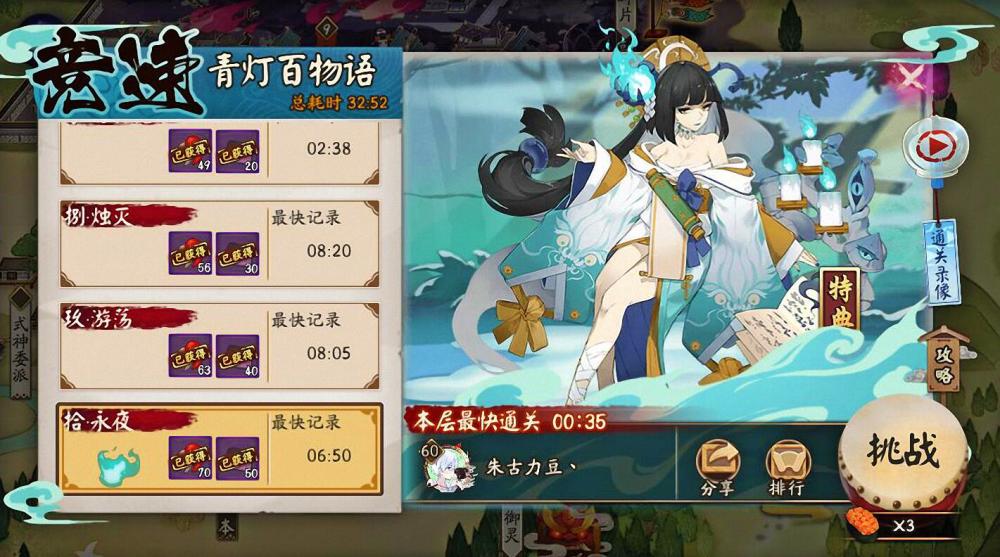
Task: Show the 排行 ranking list
Action: click(788, 467)
